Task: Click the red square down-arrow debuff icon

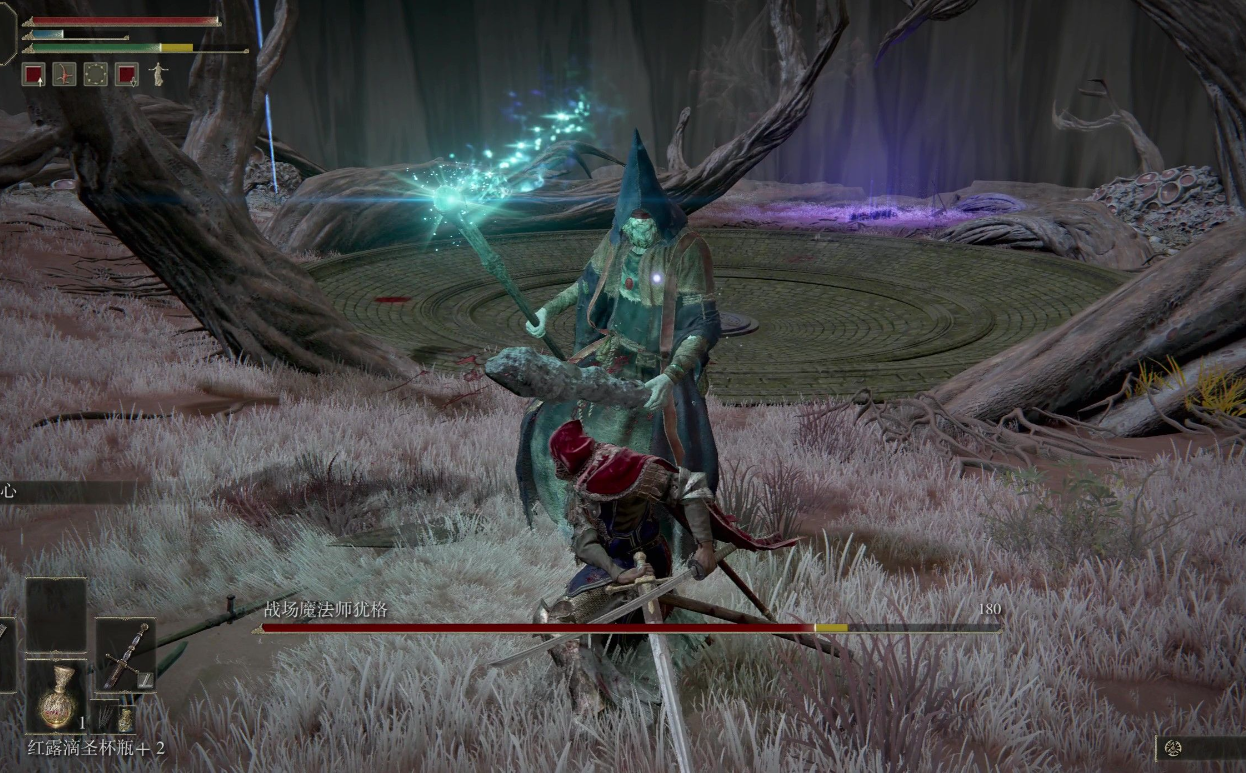Action: click(126, 74)
